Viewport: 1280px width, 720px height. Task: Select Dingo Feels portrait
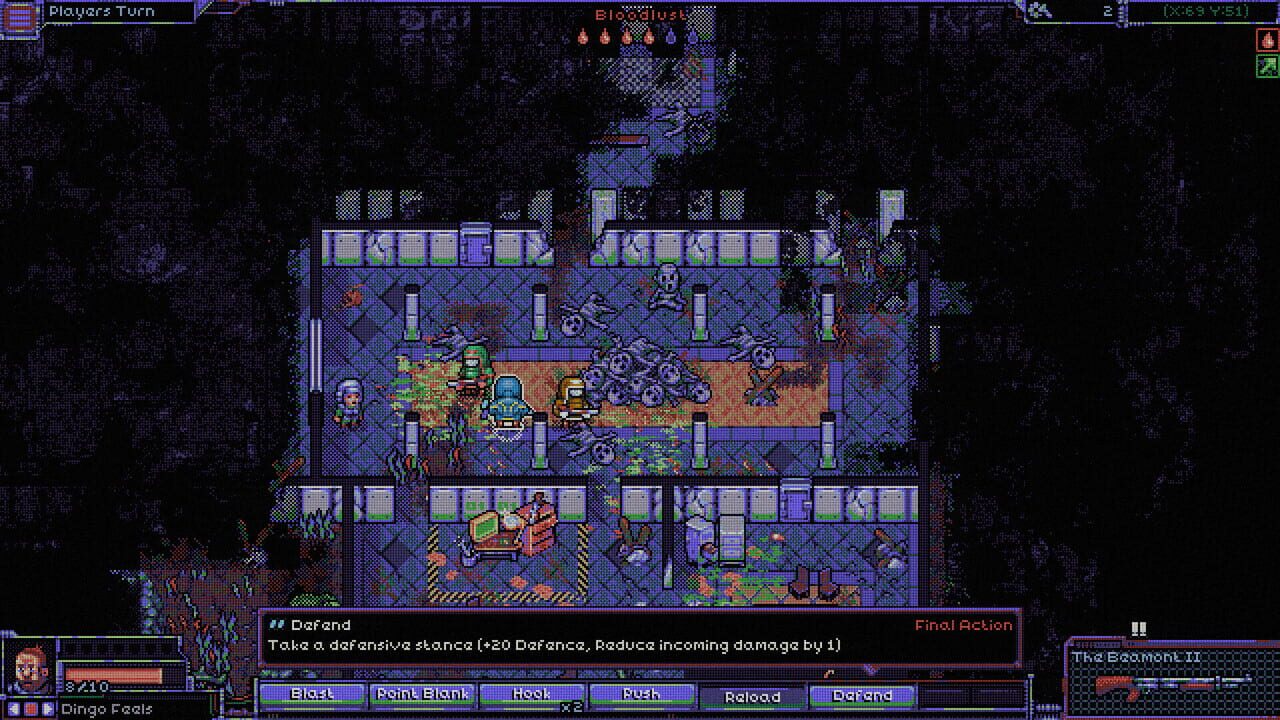(30, 668)
